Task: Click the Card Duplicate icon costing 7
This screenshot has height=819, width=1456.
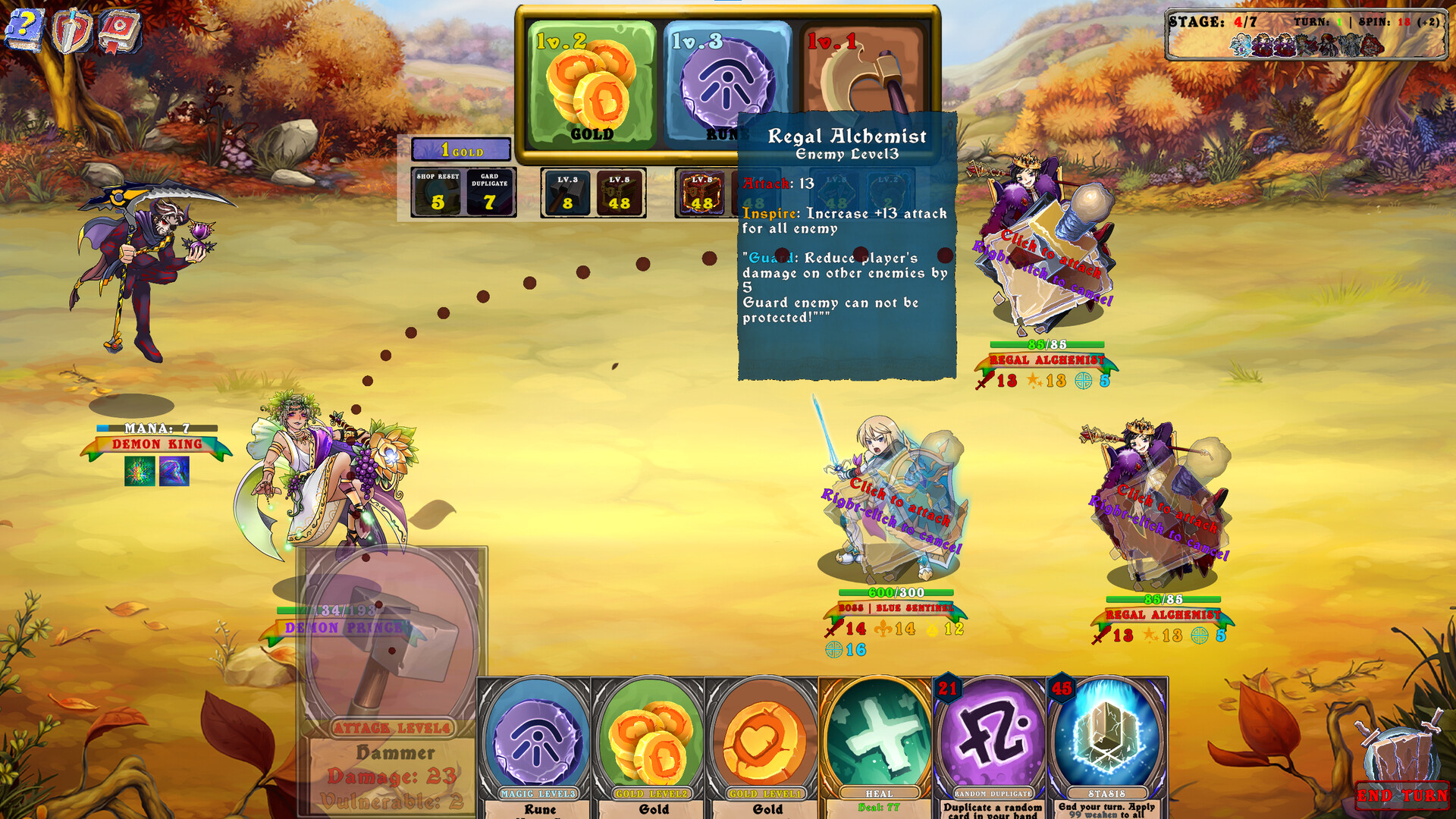Action: (x=489, y=192)
